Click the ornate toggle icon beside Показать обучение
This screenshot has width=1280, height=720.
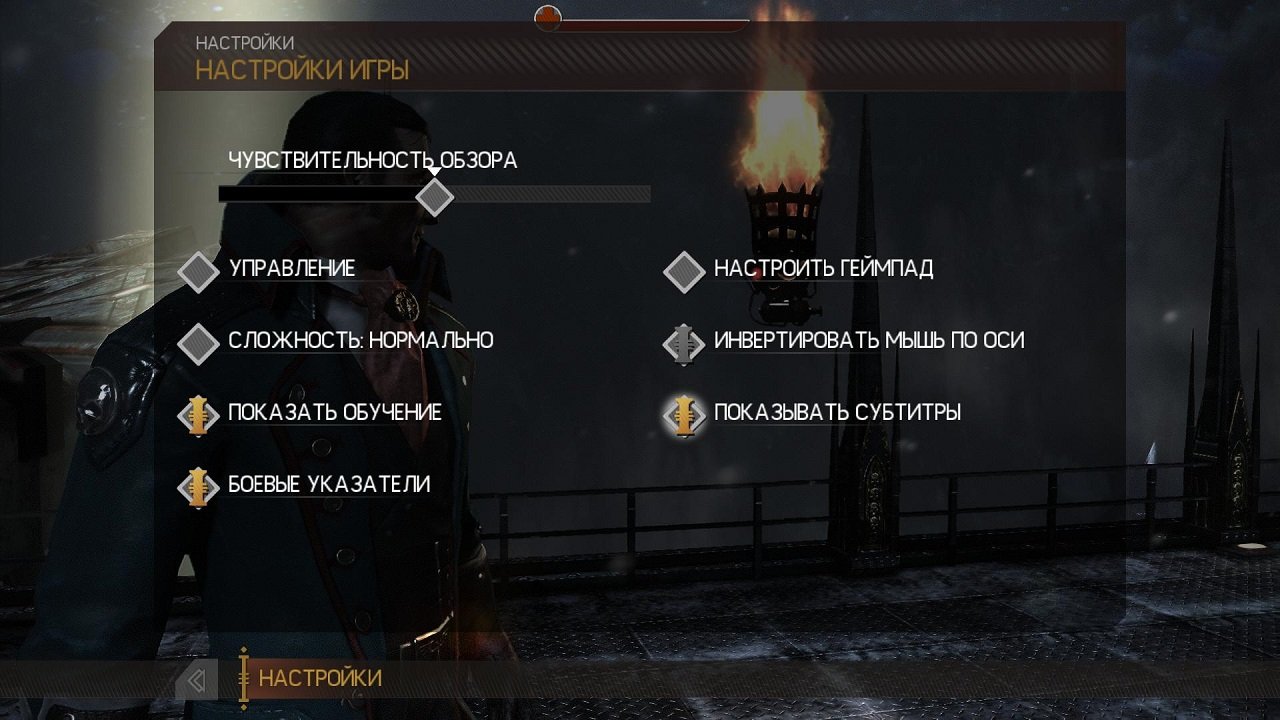point(199,412)
